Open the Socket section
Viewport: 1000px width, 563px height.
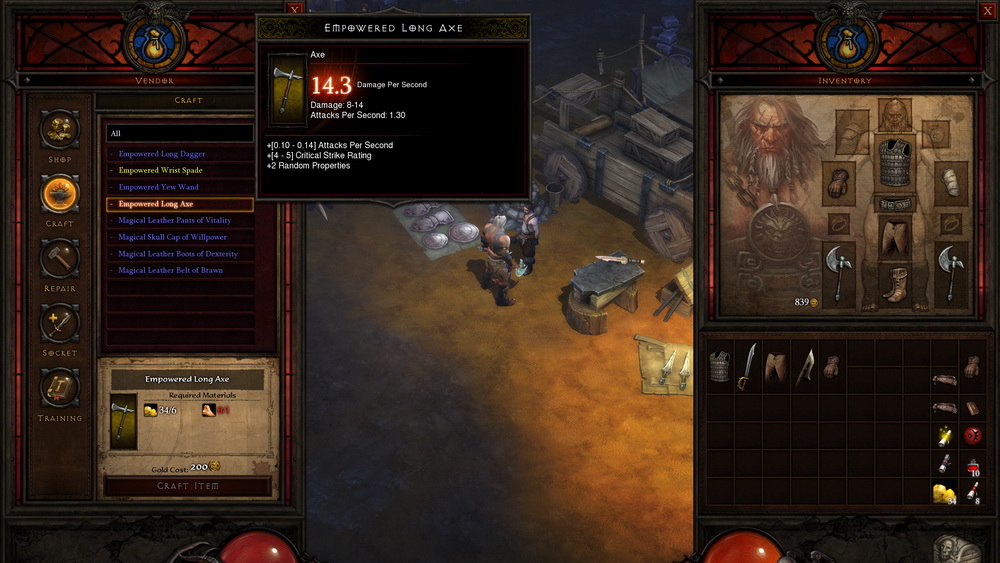(60, 324)
